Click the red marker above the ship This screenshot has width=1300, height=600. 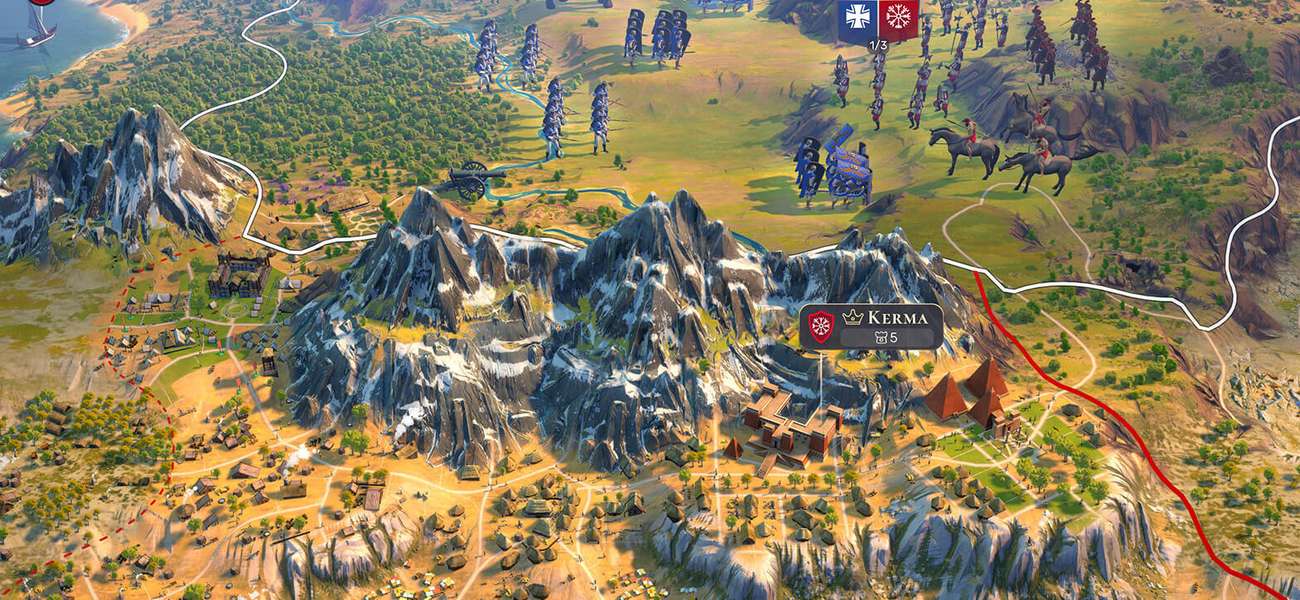pyautogui.click(x=41, y=2)
